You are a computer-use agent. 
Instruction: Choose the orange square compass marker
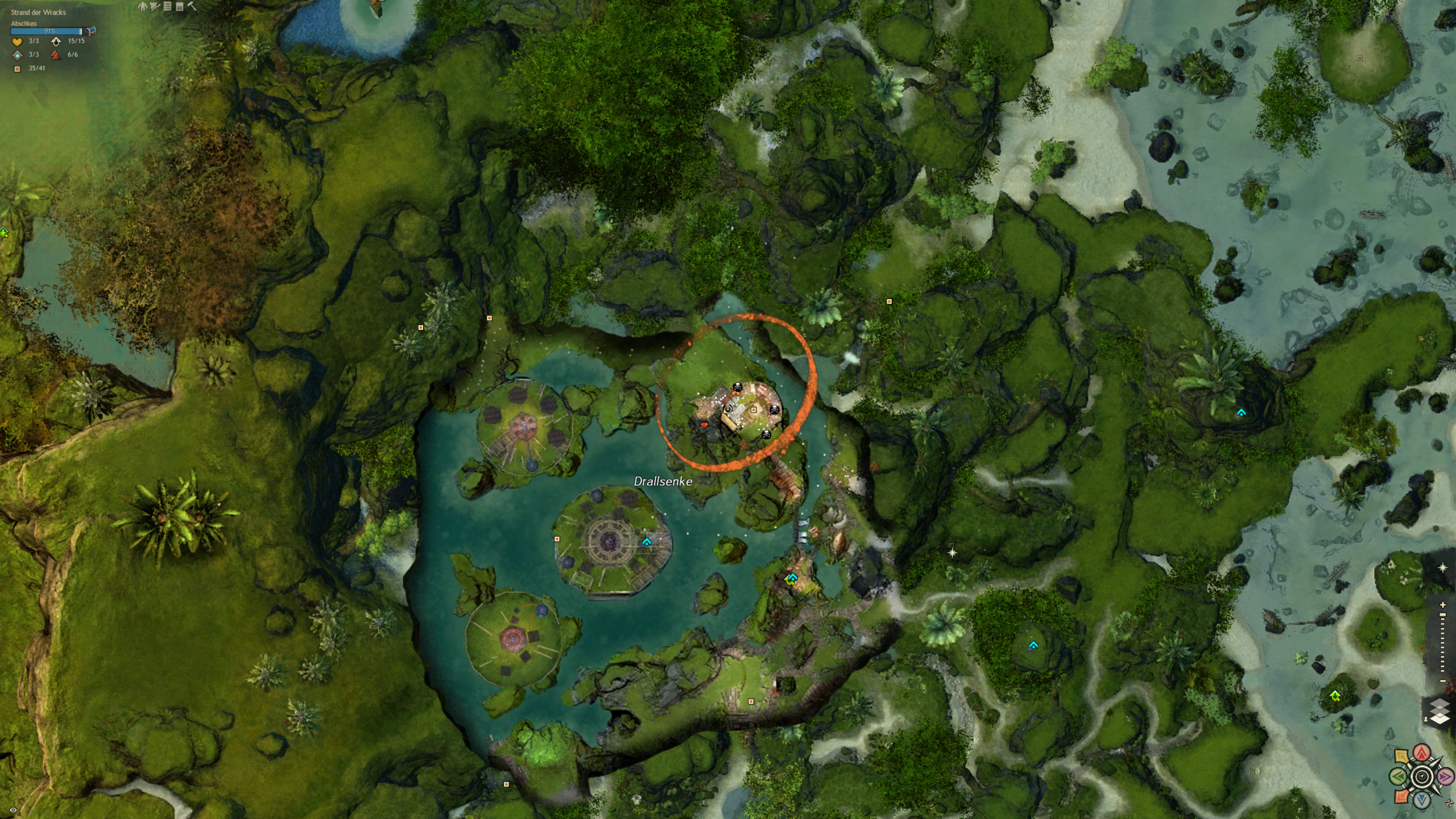point(1402,796)
